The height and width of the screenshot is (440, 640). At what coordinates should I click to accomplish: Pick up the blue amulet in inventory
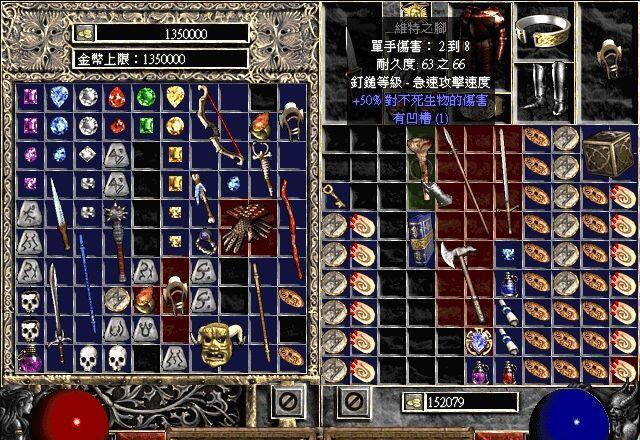[x=478, y=342]
